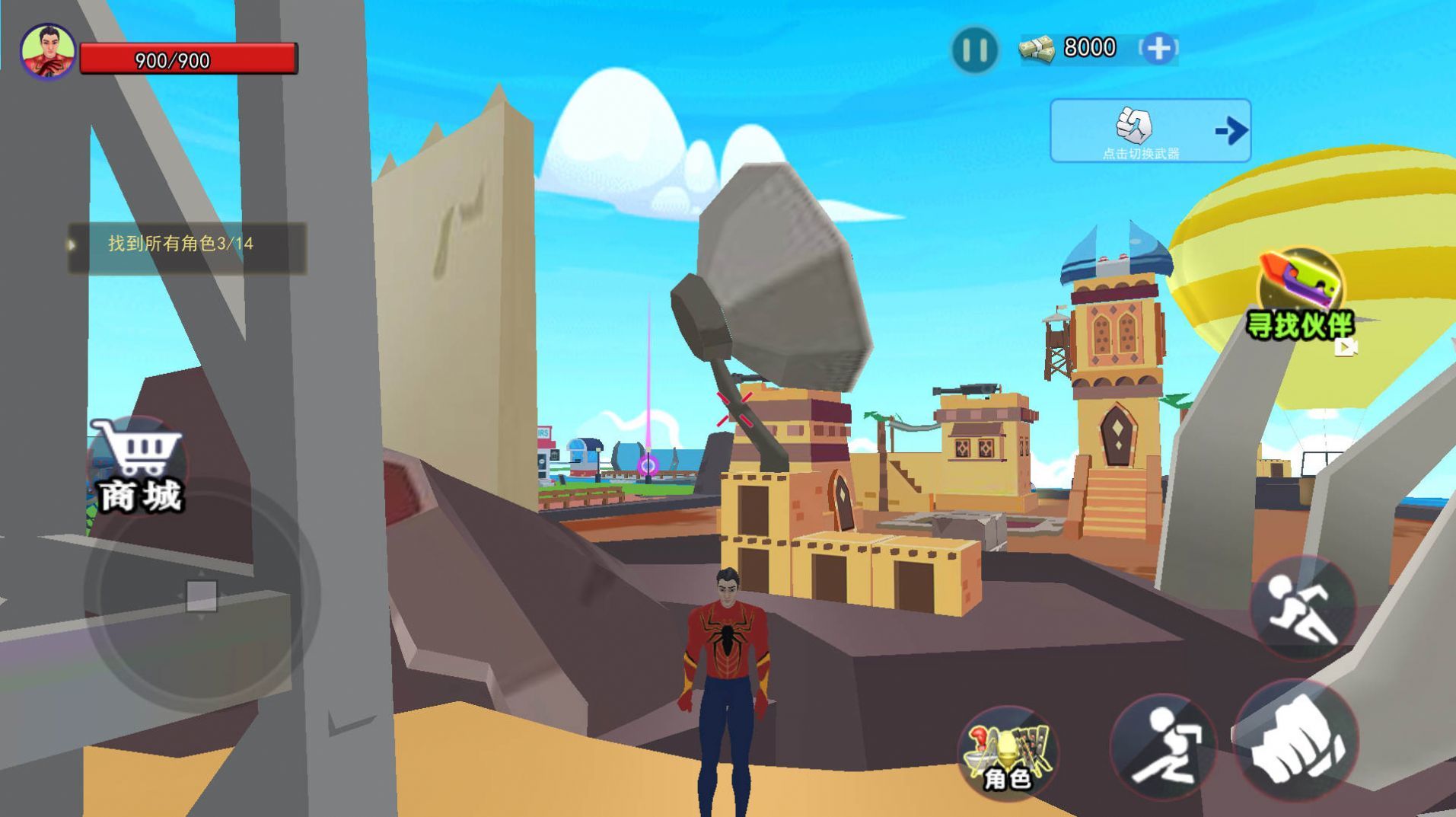Tap the switch weapon panel
Screen dimensions: 1456x817
(1149, 131)
